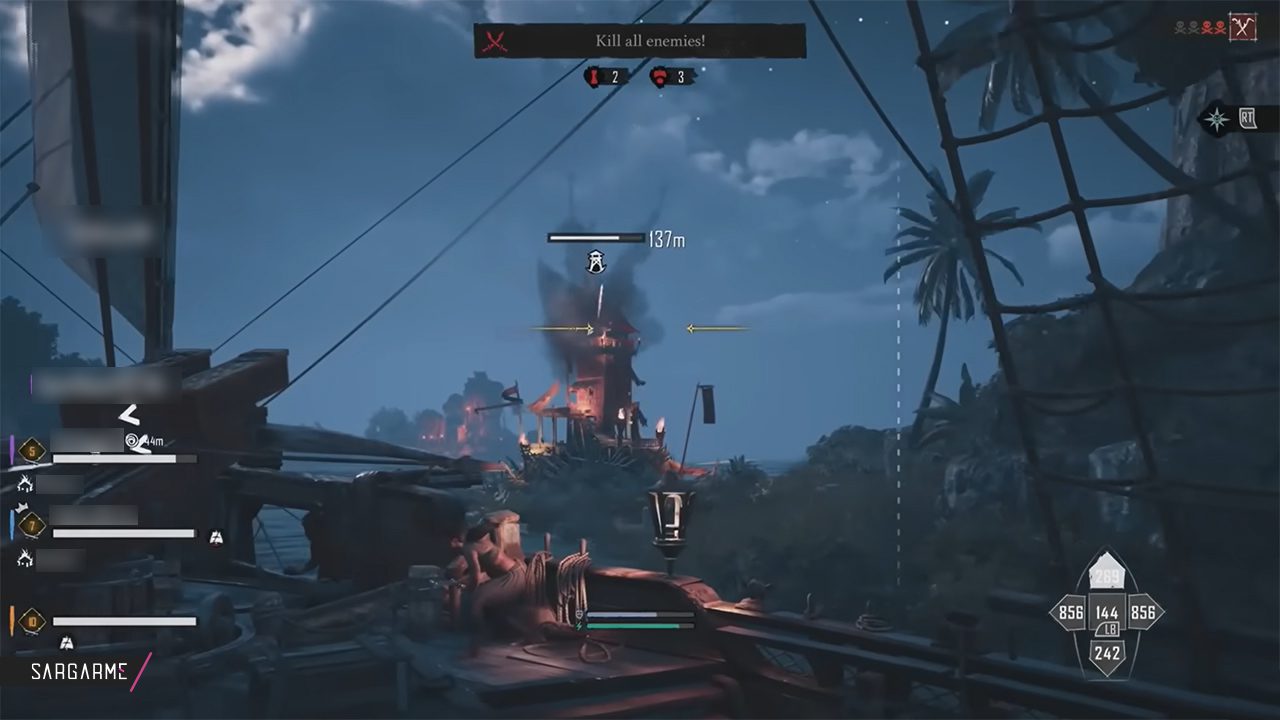1280x720 pixels.
Task: Click the tower target marker icon
Action: (x=597, y=262)
